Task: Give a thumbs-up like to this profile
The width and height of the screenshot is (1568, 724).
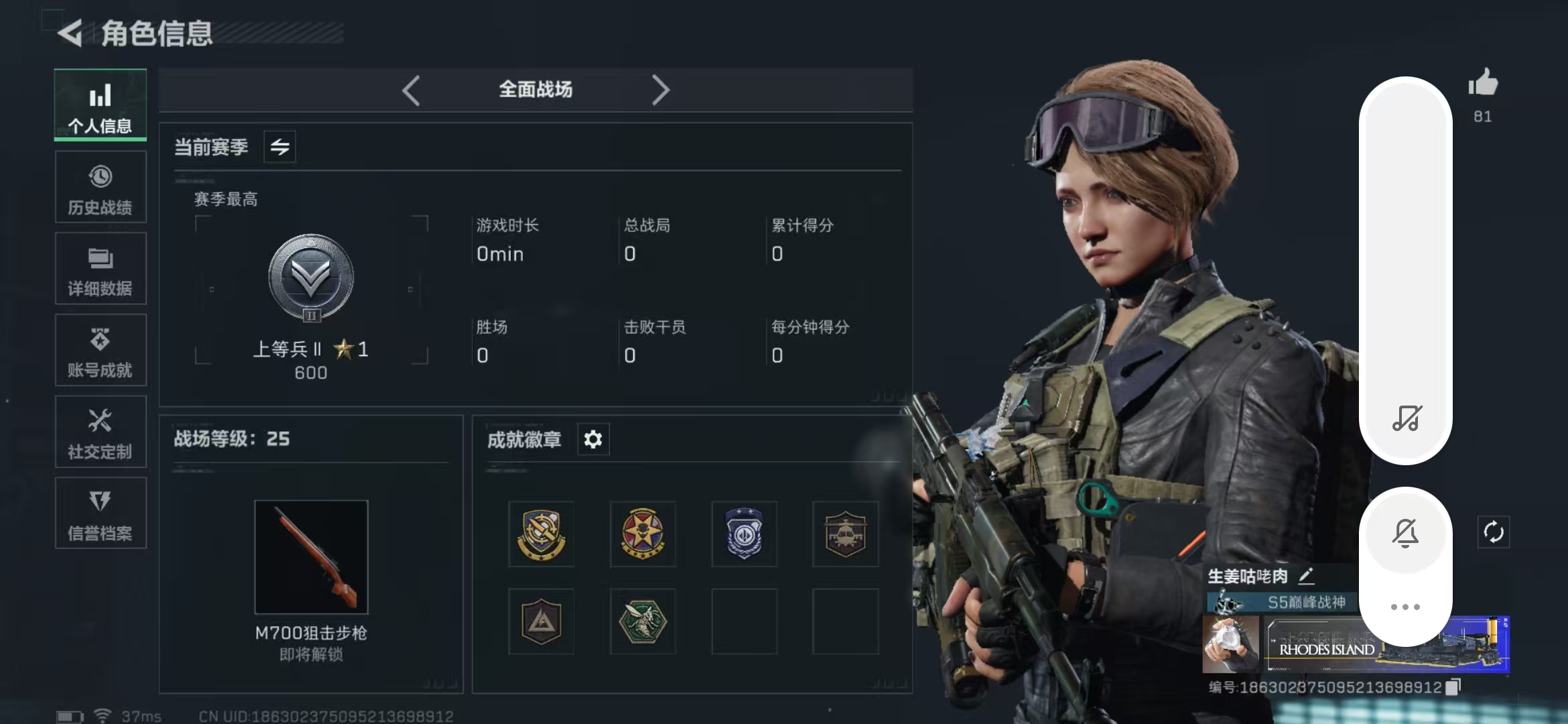Action: click(1483, 84)
